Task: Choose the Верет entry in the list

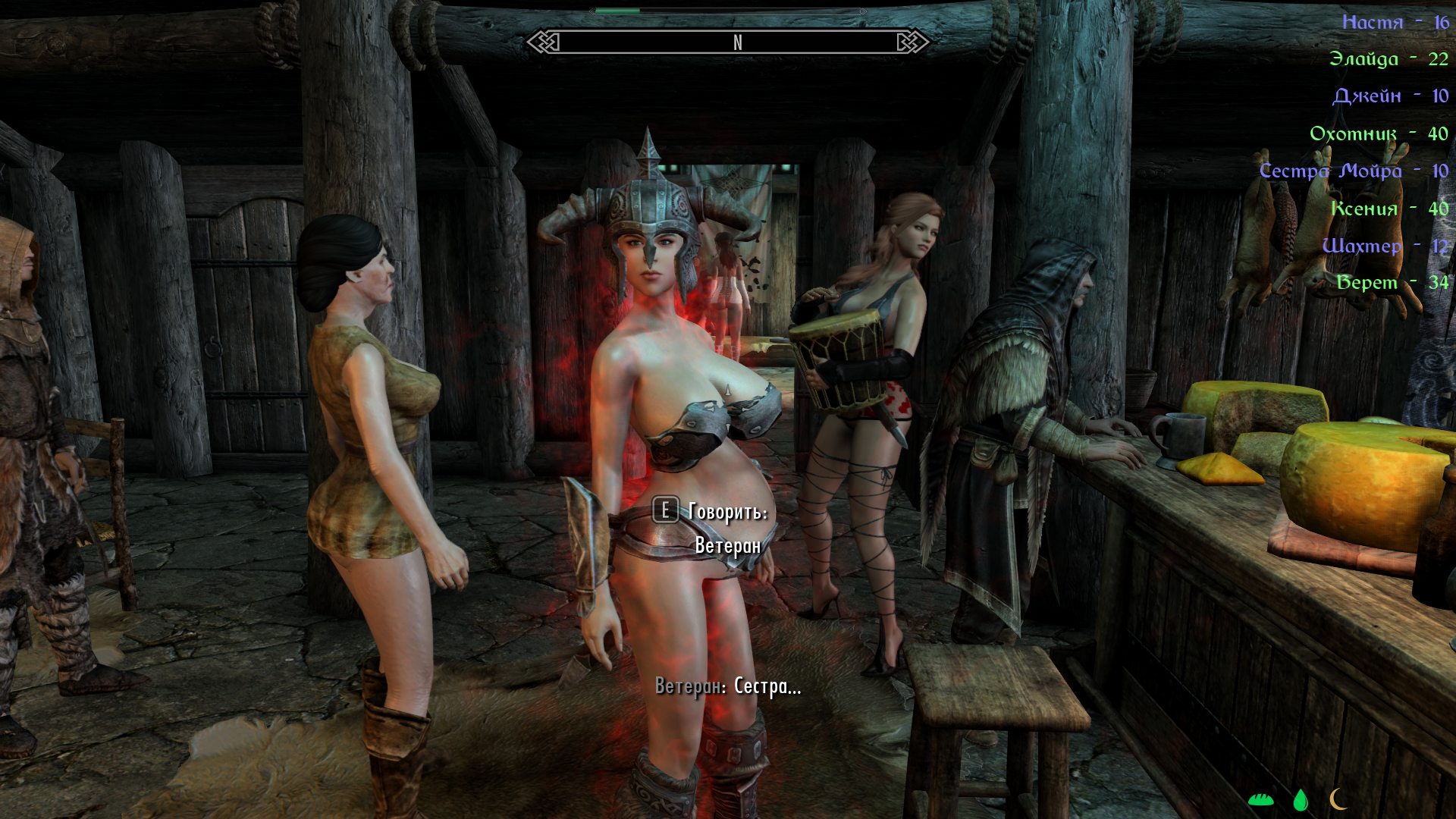Action: [1392, 283]
